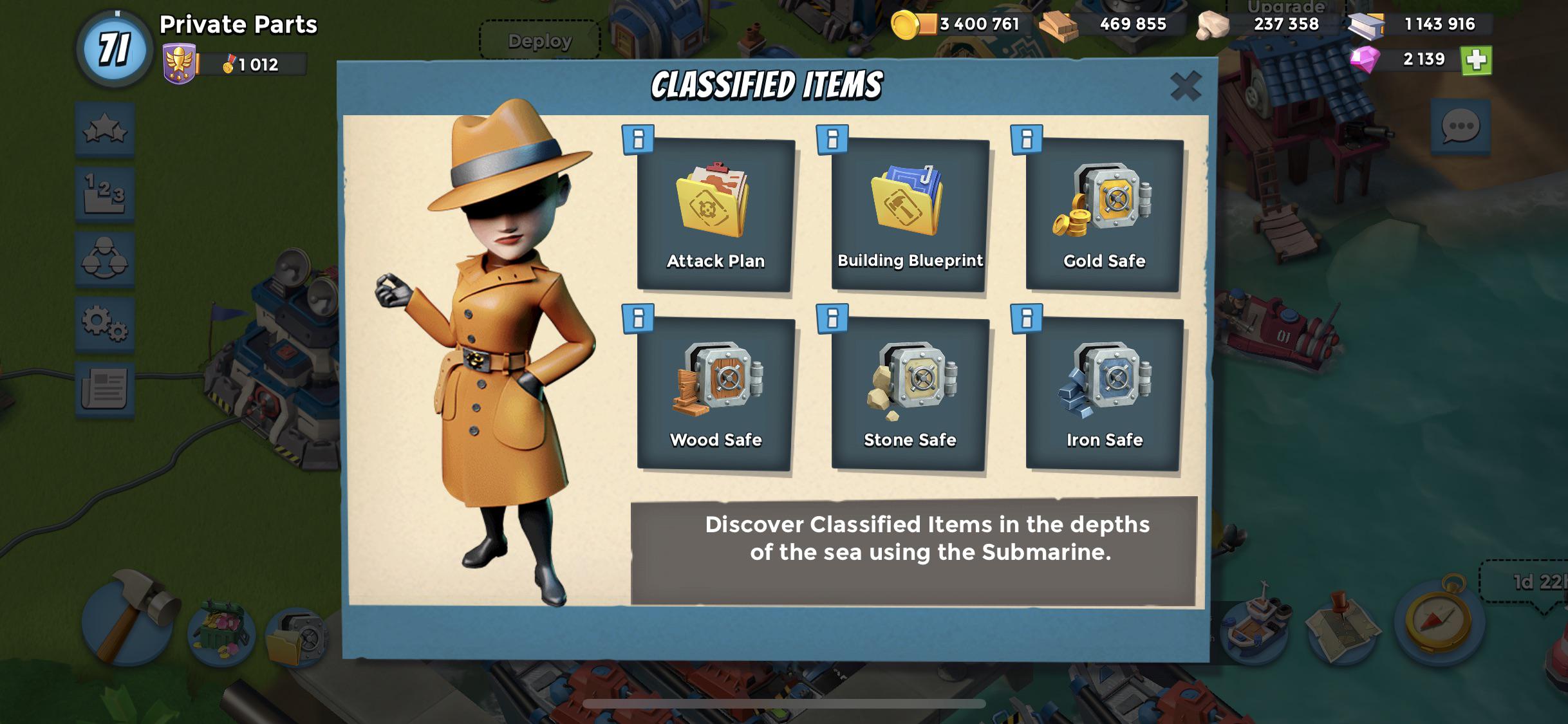This screenshot has width=1568, height=724.
Task: Buy more diamonds with the plus button
Action: point(1476,60)
